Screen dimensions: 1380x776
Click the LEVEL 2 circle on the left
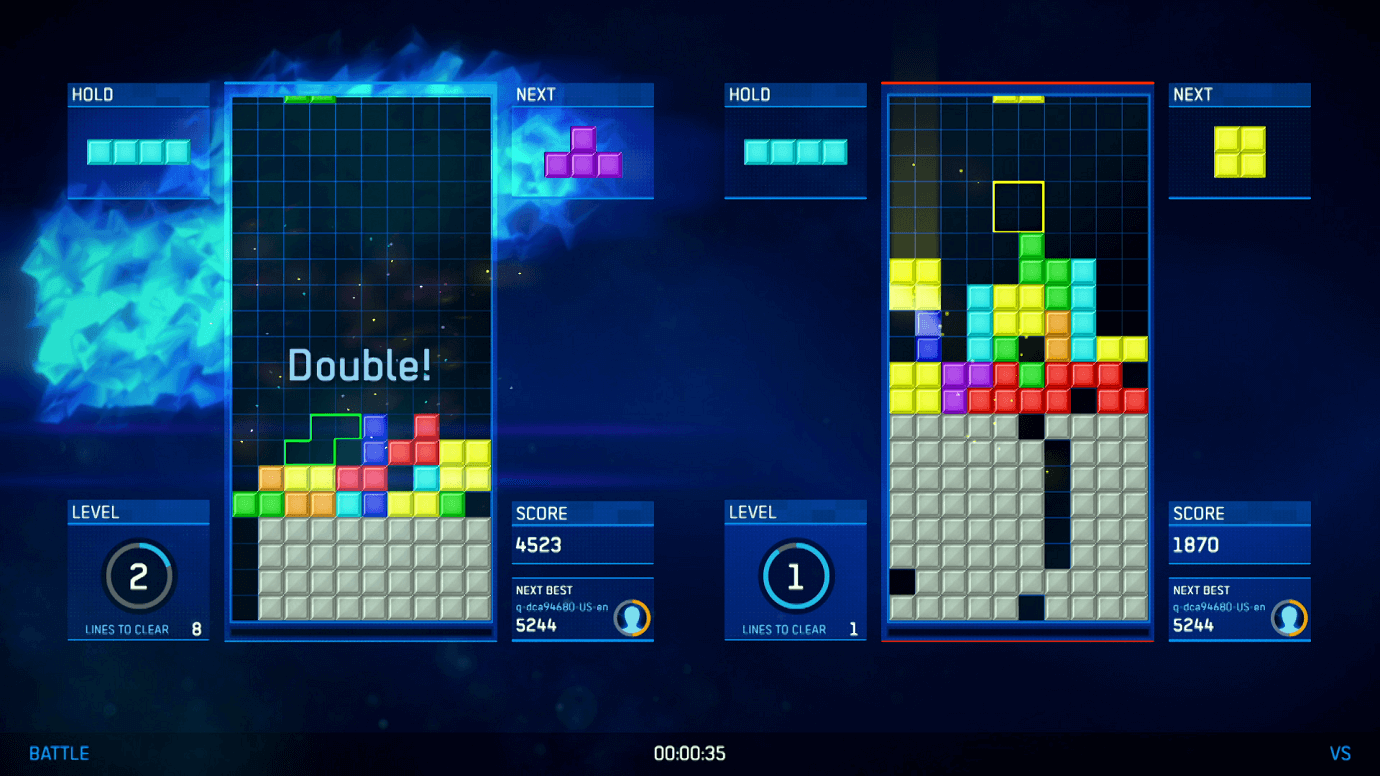[x=138, y=575]
